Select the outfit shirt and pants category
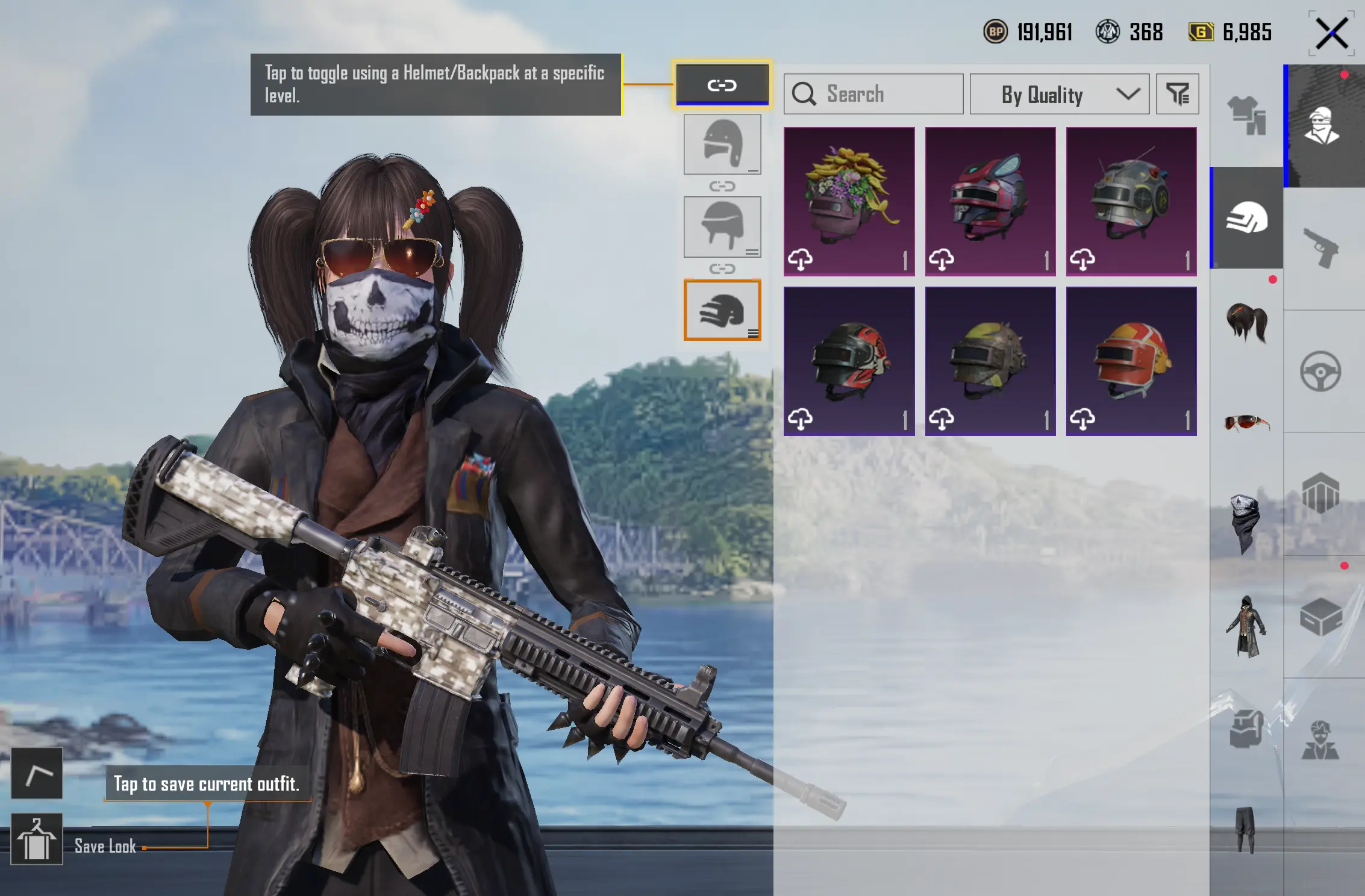 tap(1246, 115)
